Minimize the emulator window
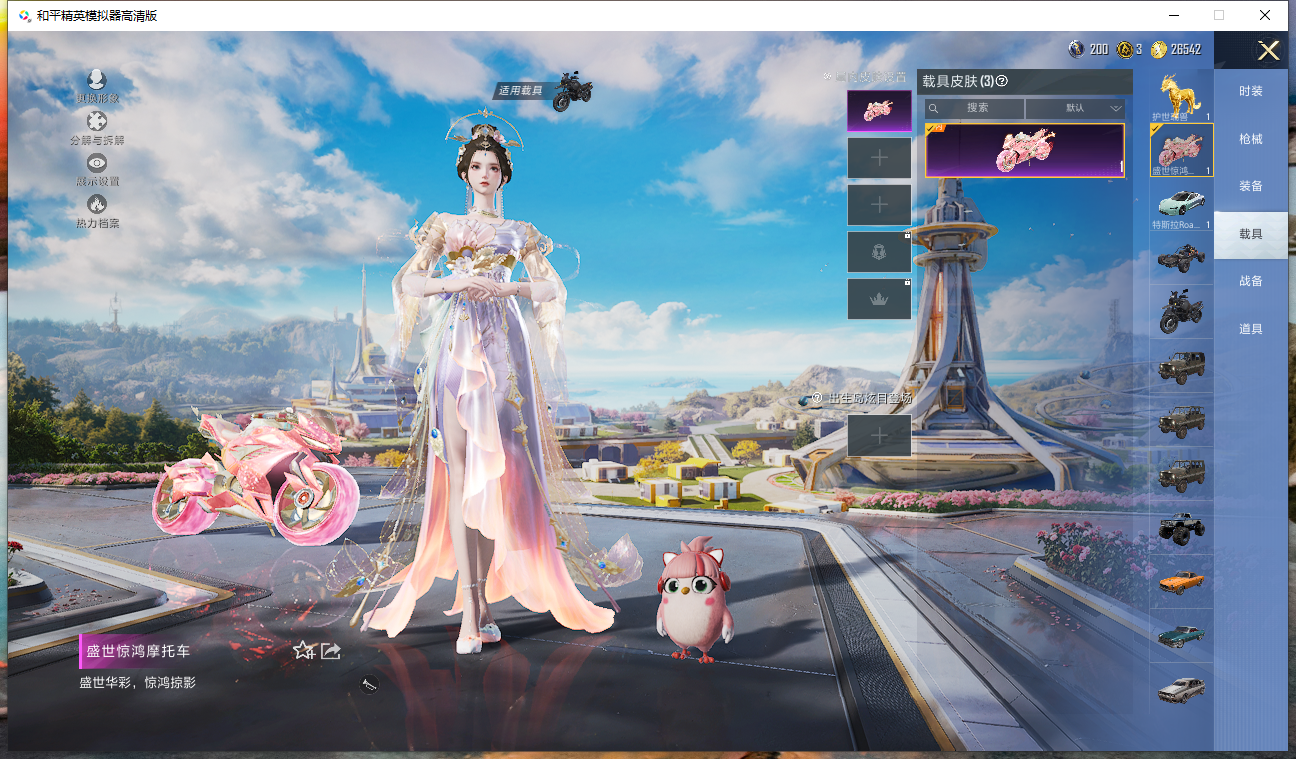The image size is (1296, 759). [1172, 15]
